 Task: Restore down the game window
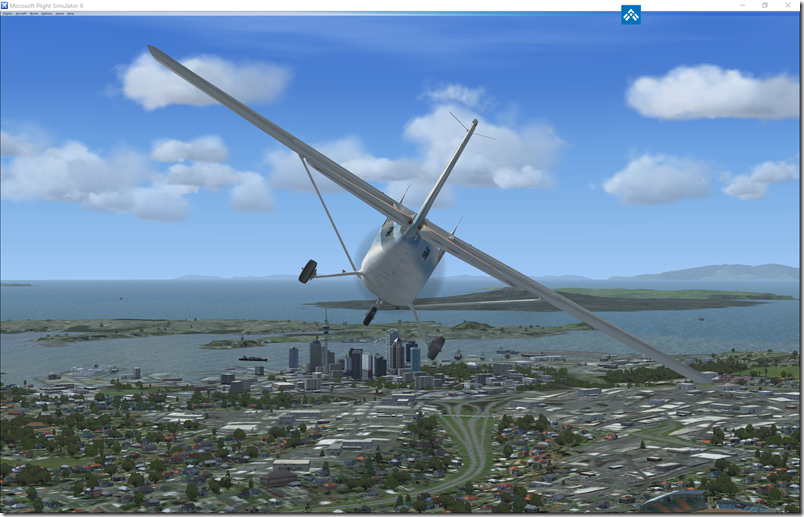tap(765, 5)
